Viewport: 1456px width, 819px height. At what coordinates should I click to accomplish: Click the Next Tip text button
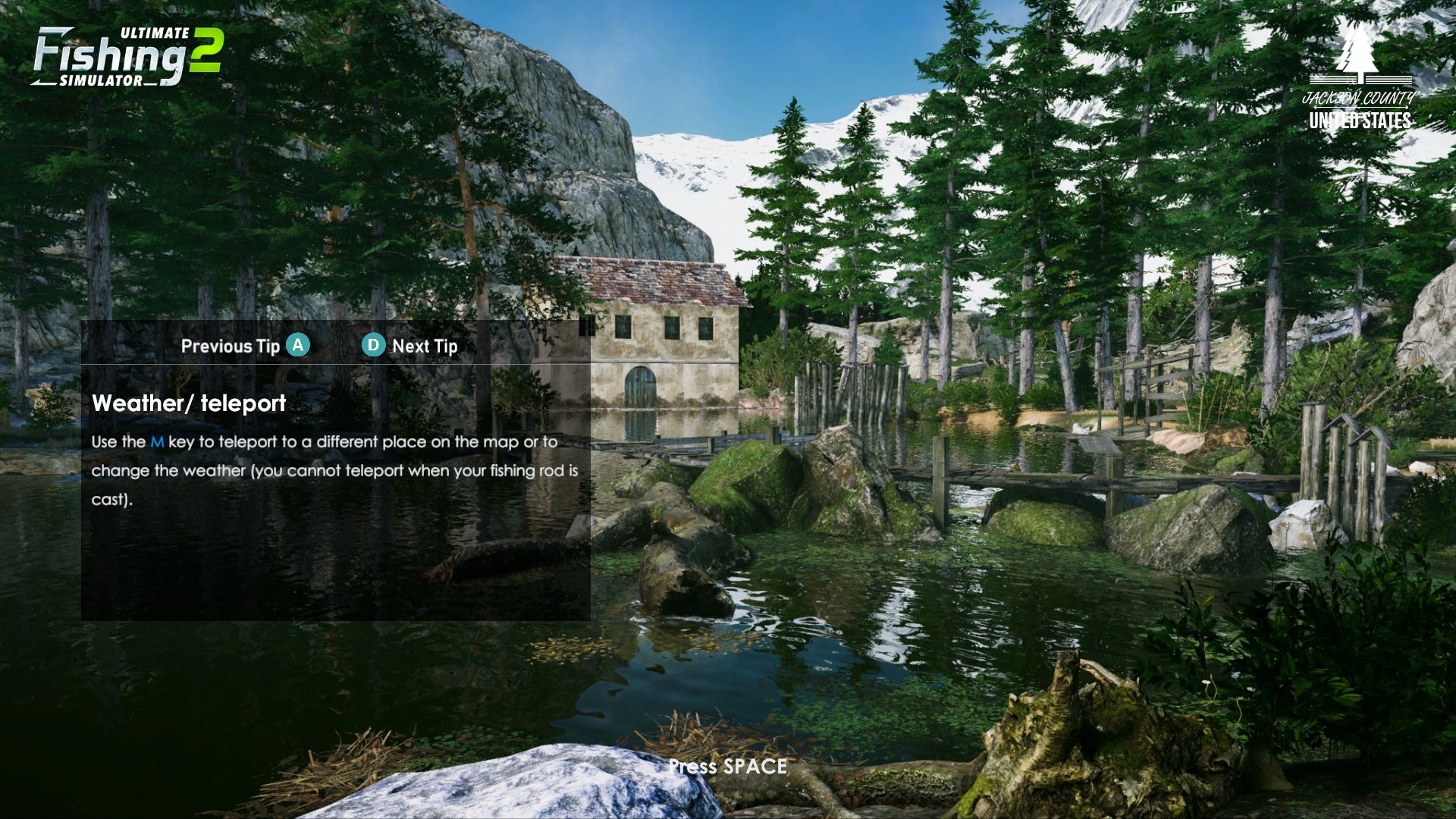[x=424, y=347]
